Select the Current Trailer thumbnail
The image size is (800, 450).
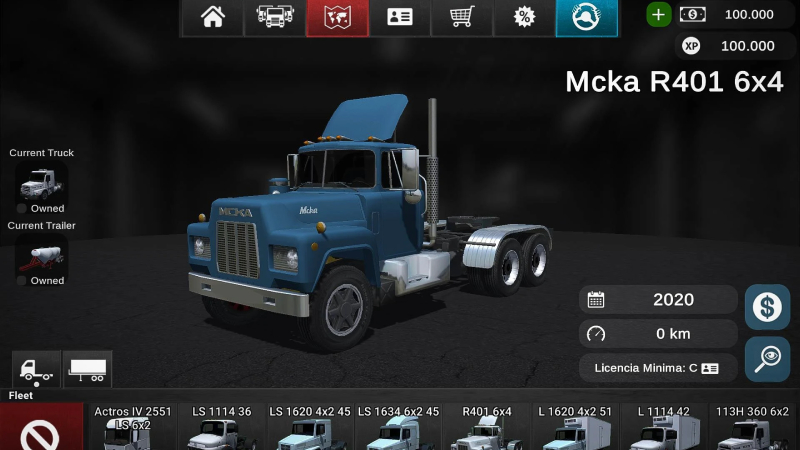point(41,255)
